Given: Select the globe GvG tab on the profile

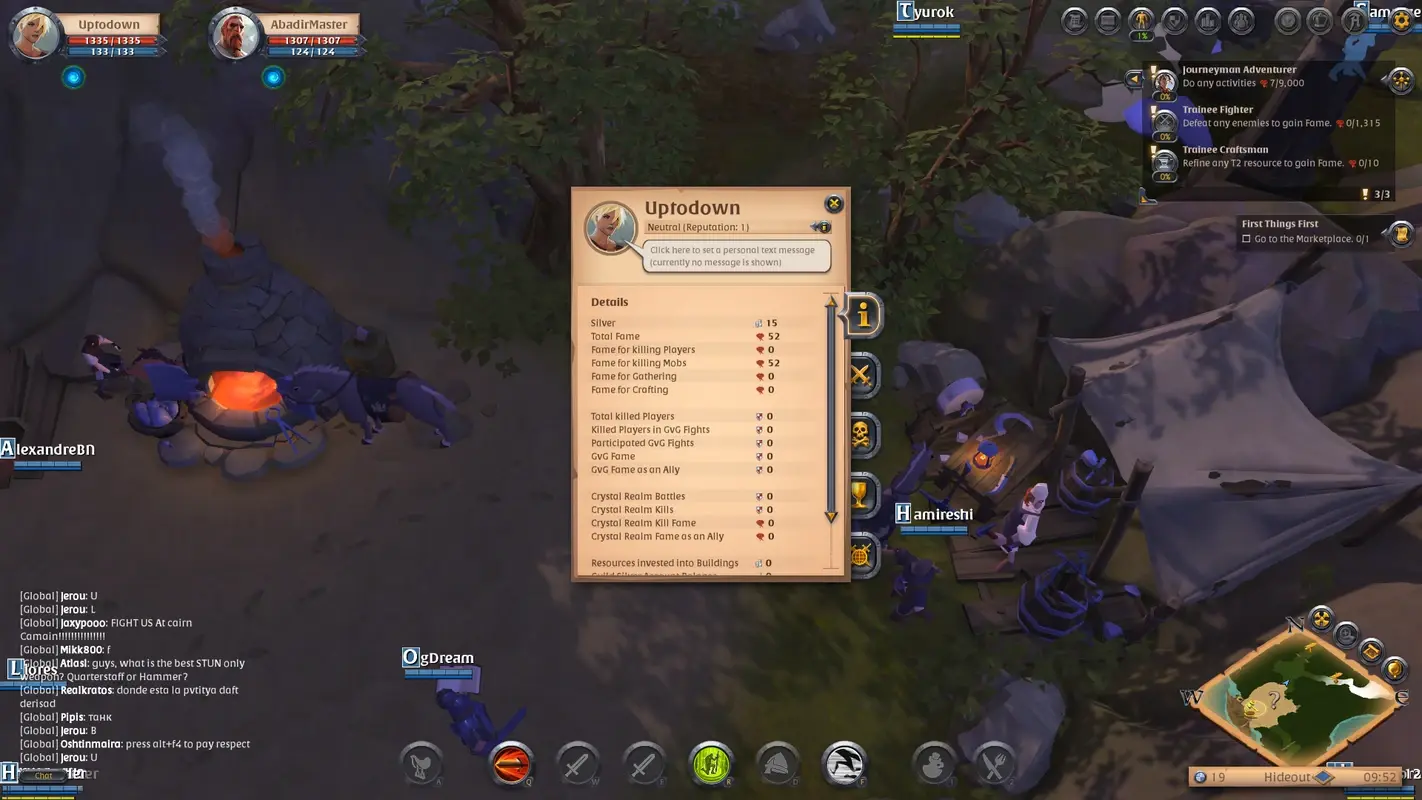Looking at the screenshot, I should pos(862,555).
